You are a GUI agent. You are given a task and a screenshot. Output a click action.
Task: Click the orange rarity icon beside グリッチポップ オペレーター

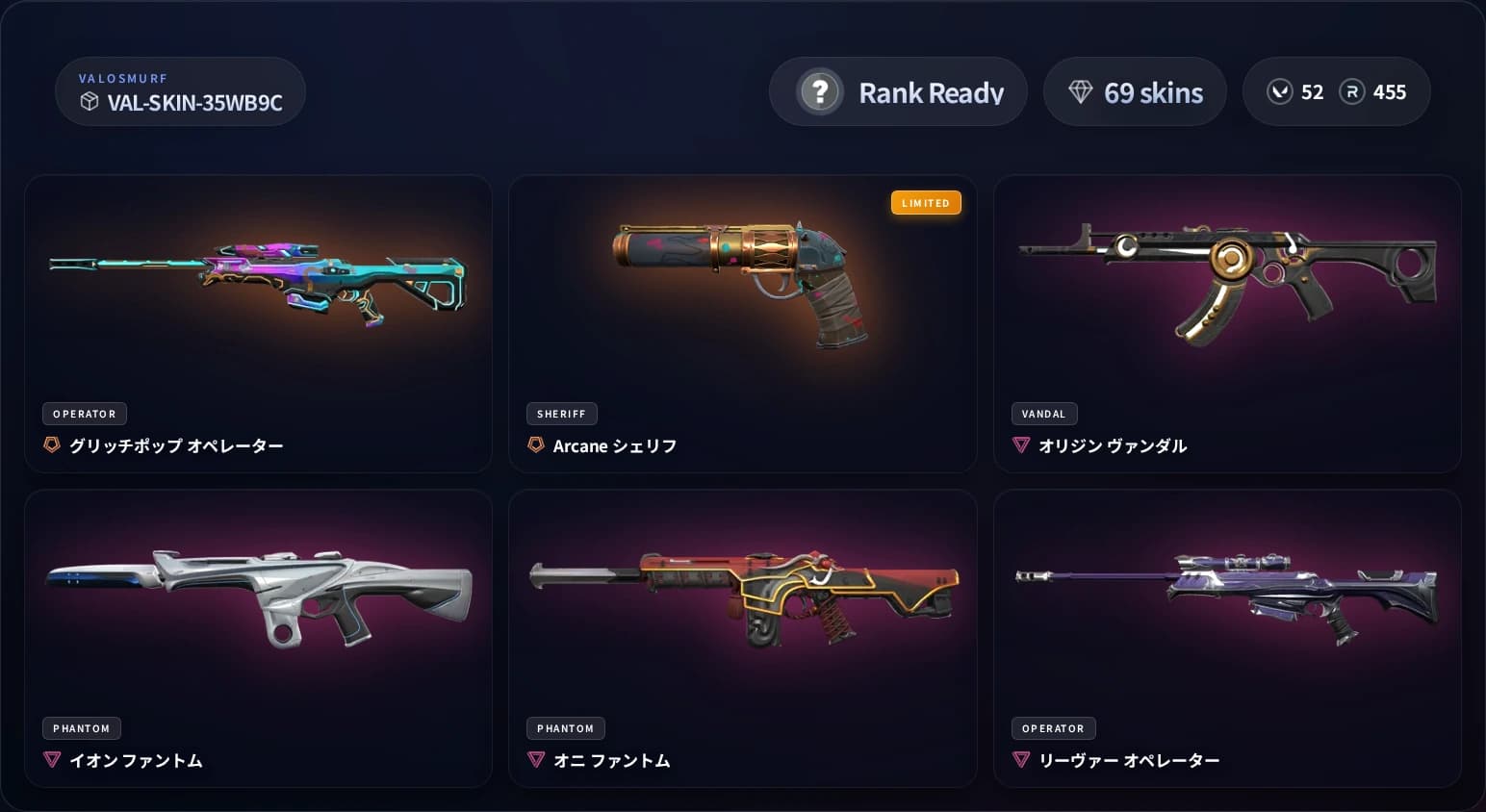click(51, 445)
